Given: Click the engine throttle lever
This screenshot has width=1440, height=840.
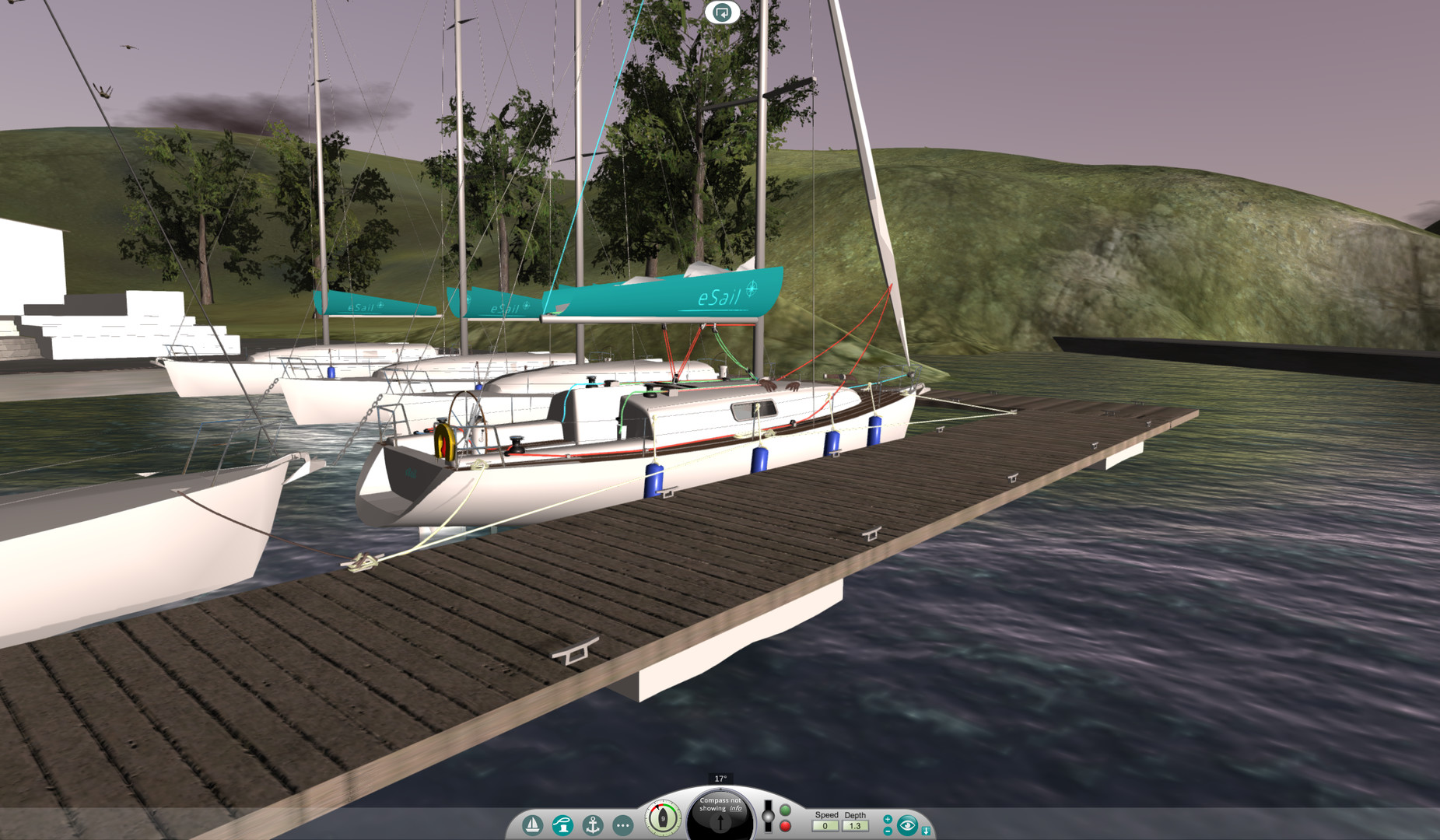Looking at the screenshot, I should pyautogui.click(x=769, y=815).
